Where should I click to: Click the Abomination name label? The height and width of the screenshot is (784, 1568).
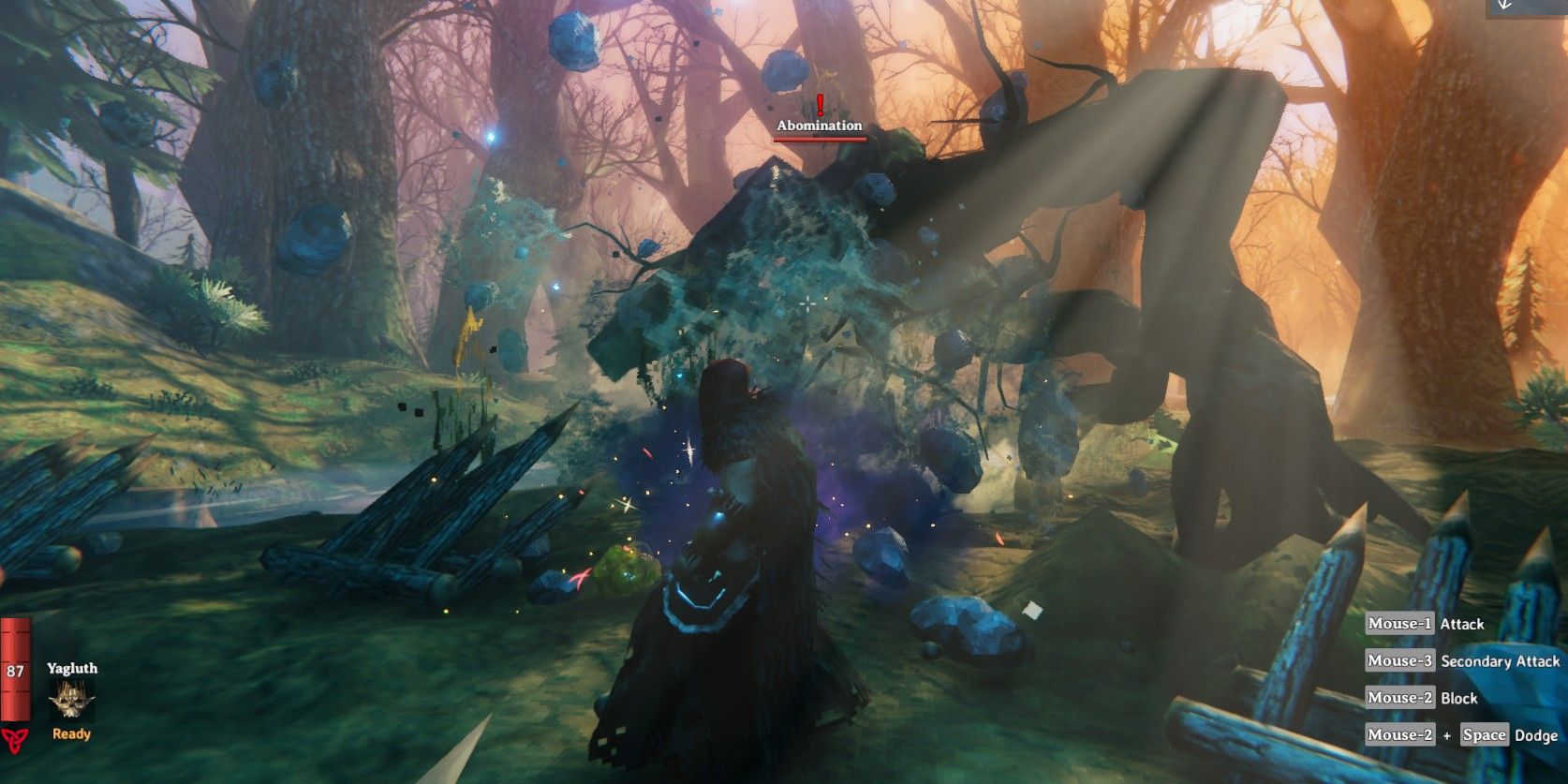click(x=819, y=125)
